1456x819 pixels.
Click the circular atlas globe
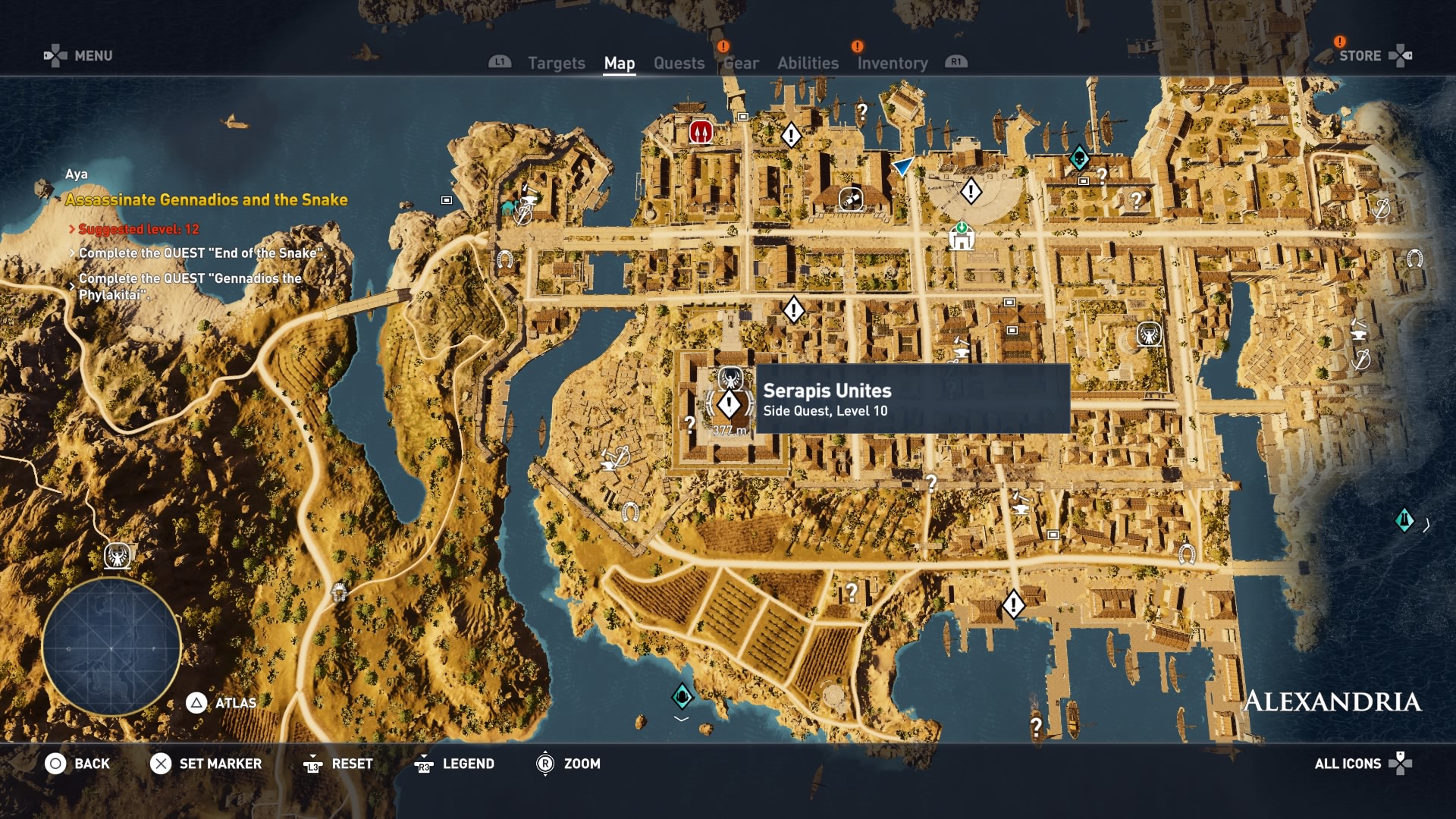[111, 648]
